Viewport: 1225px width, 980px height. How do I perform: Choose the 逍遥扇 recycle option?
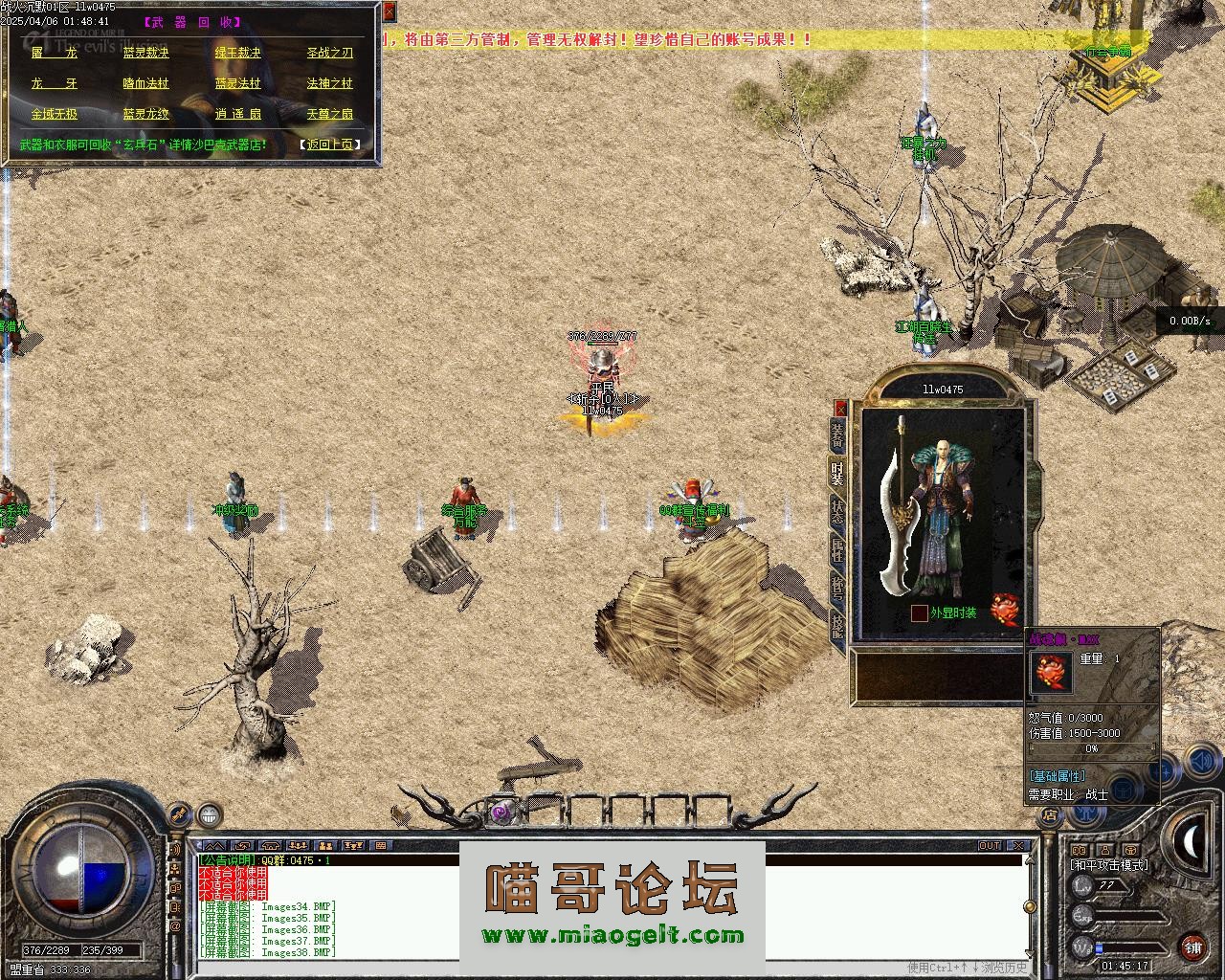click(237, 115)
